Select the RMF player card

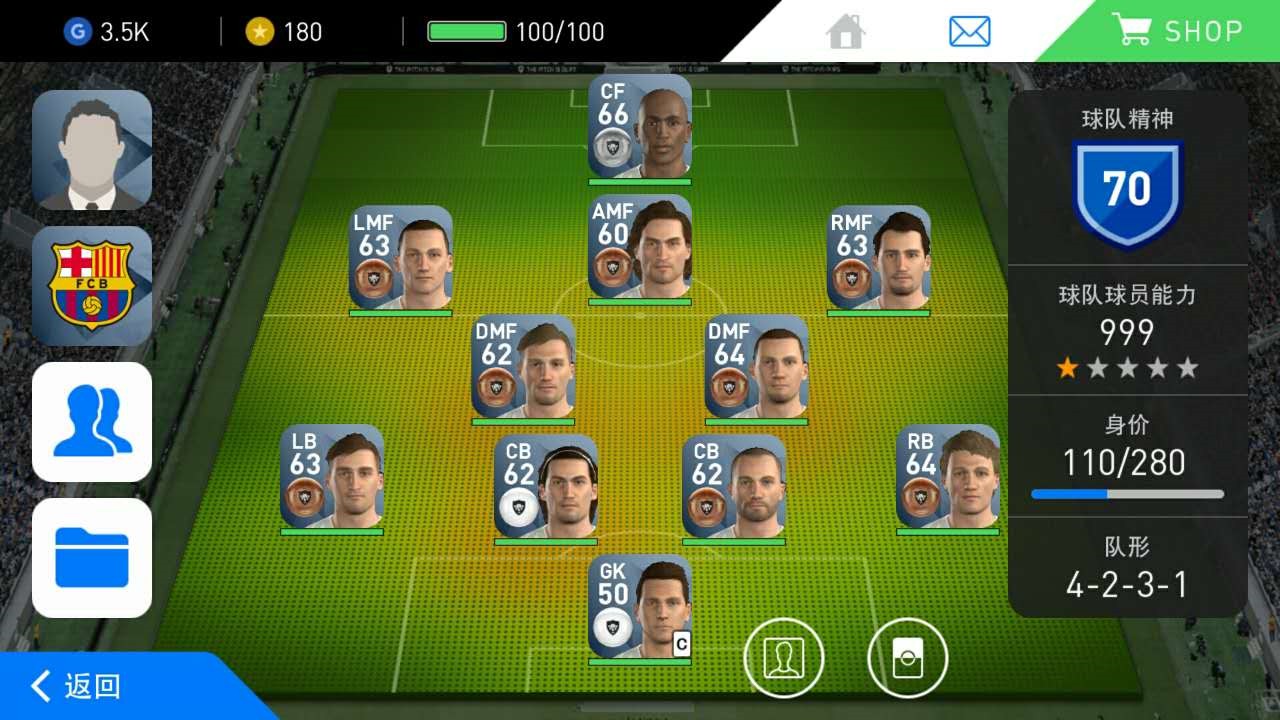coord(879,258)
